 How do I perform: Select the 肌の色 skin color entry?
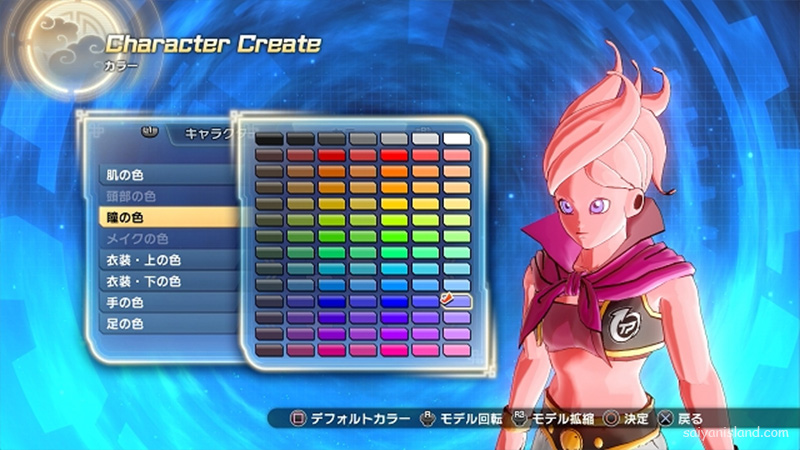click(x=150, y=175)
